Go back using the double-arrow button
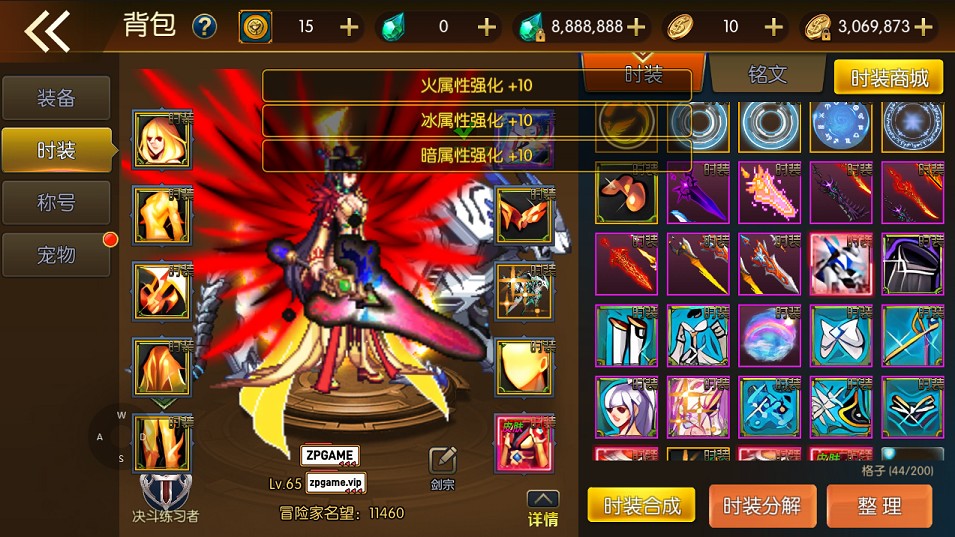Image resolution: width=955 pixels, height=537 pixels. pyautogui.click(x=47, y=30)
